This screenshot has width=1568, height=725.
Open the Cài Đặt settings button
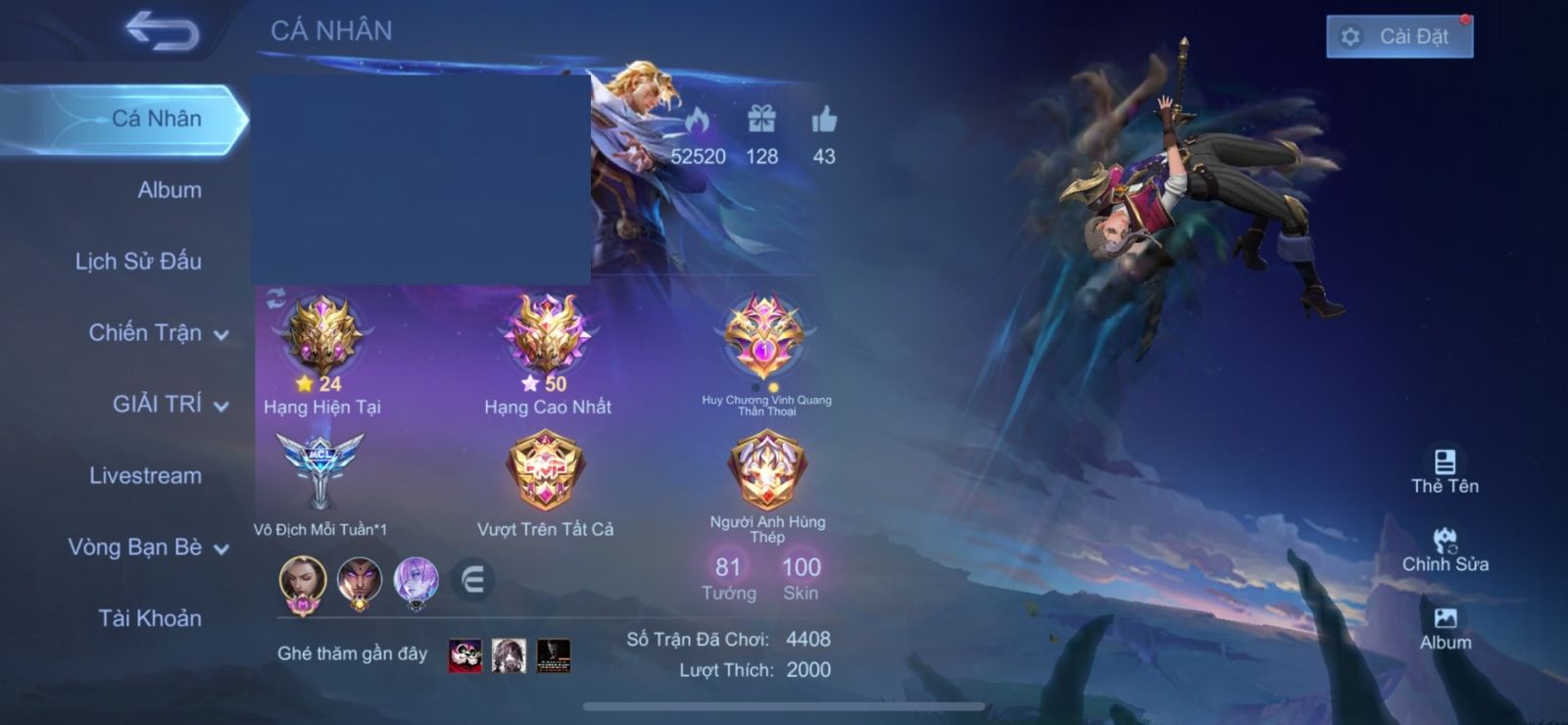[1398, 37]
